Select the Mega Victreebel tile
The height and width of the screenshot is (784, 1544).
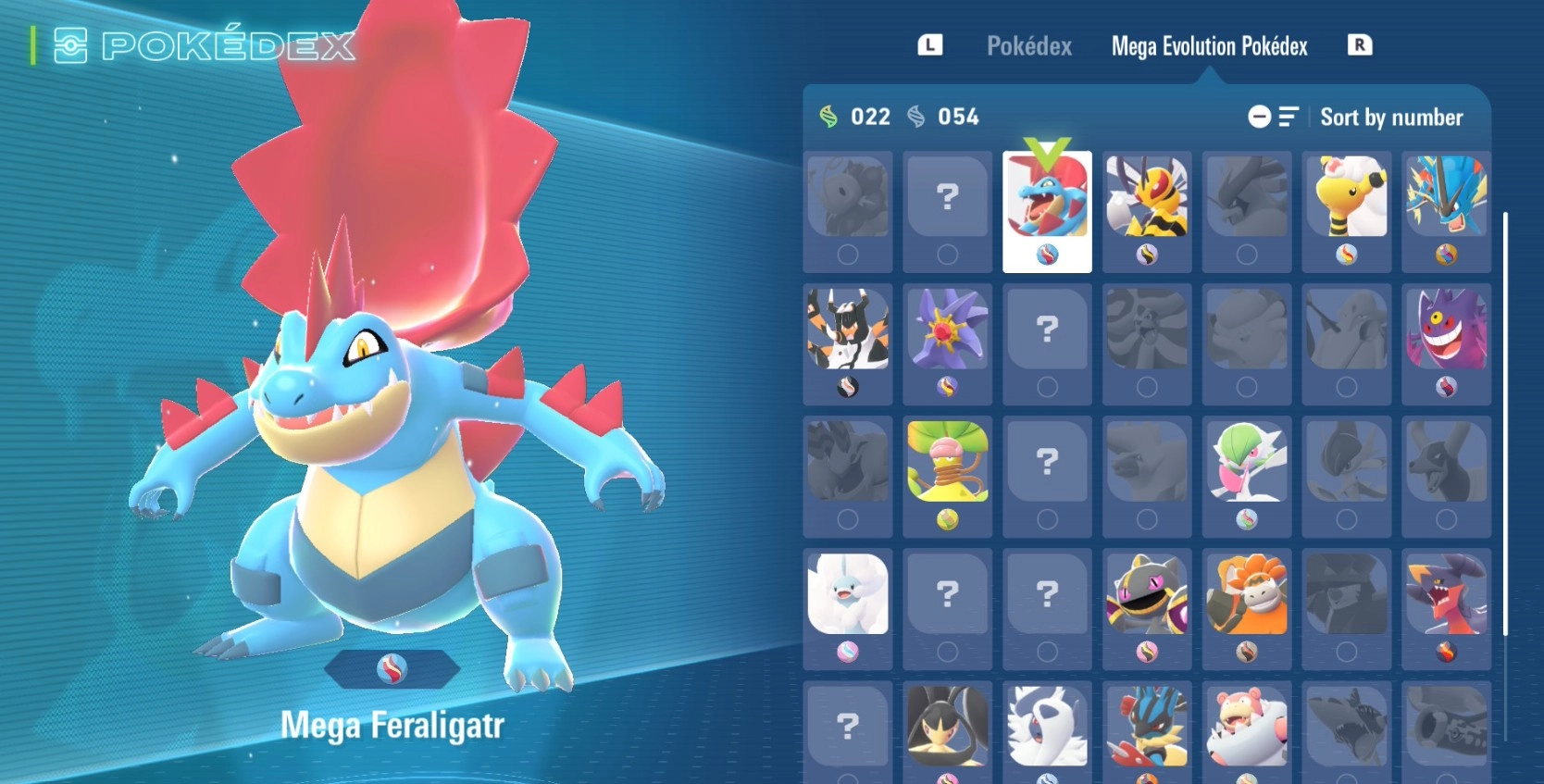click(947, 476)
